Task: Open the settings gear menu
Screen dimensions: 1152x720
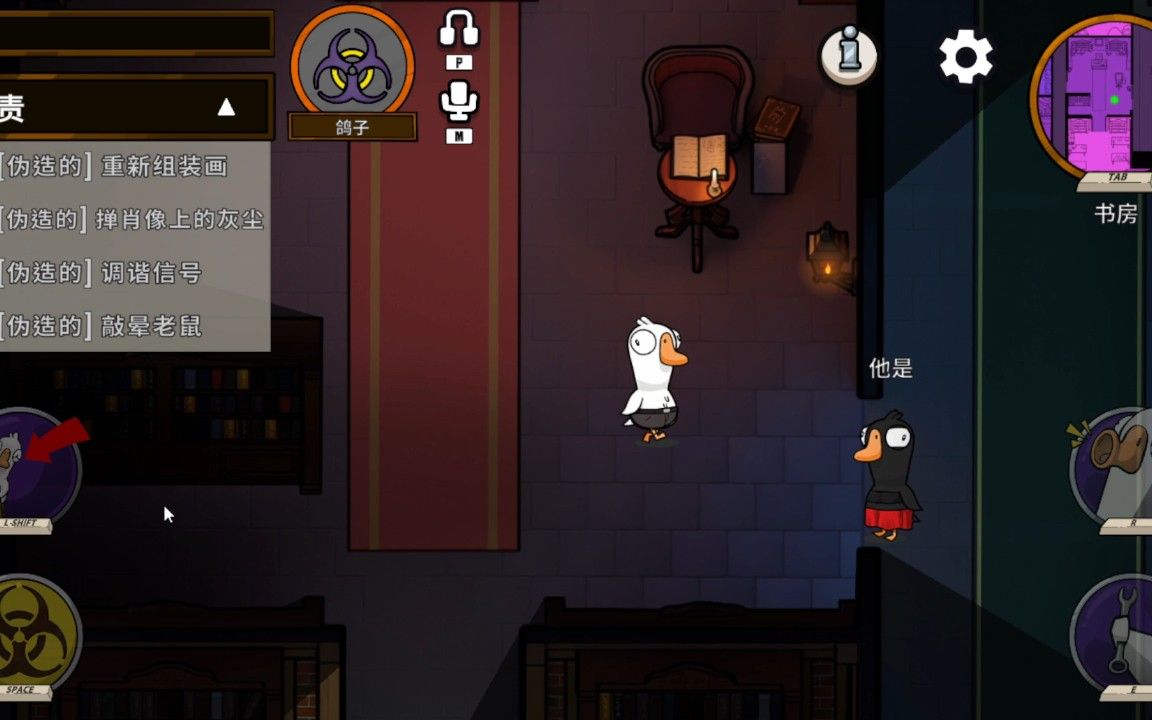Action: (965, 57)
